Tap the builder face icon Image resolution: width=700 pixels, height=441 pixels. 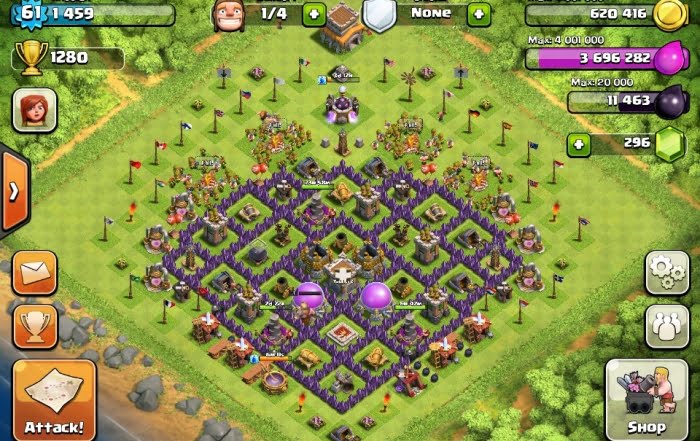[x=229, y=14]
